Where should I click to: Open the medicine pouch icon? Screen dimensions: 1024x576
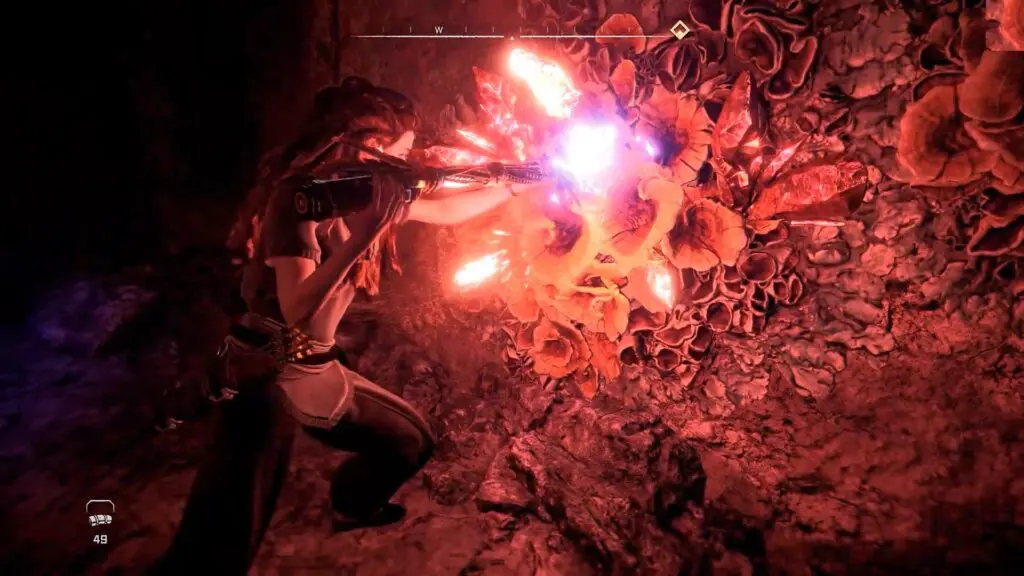pos(100,514)
